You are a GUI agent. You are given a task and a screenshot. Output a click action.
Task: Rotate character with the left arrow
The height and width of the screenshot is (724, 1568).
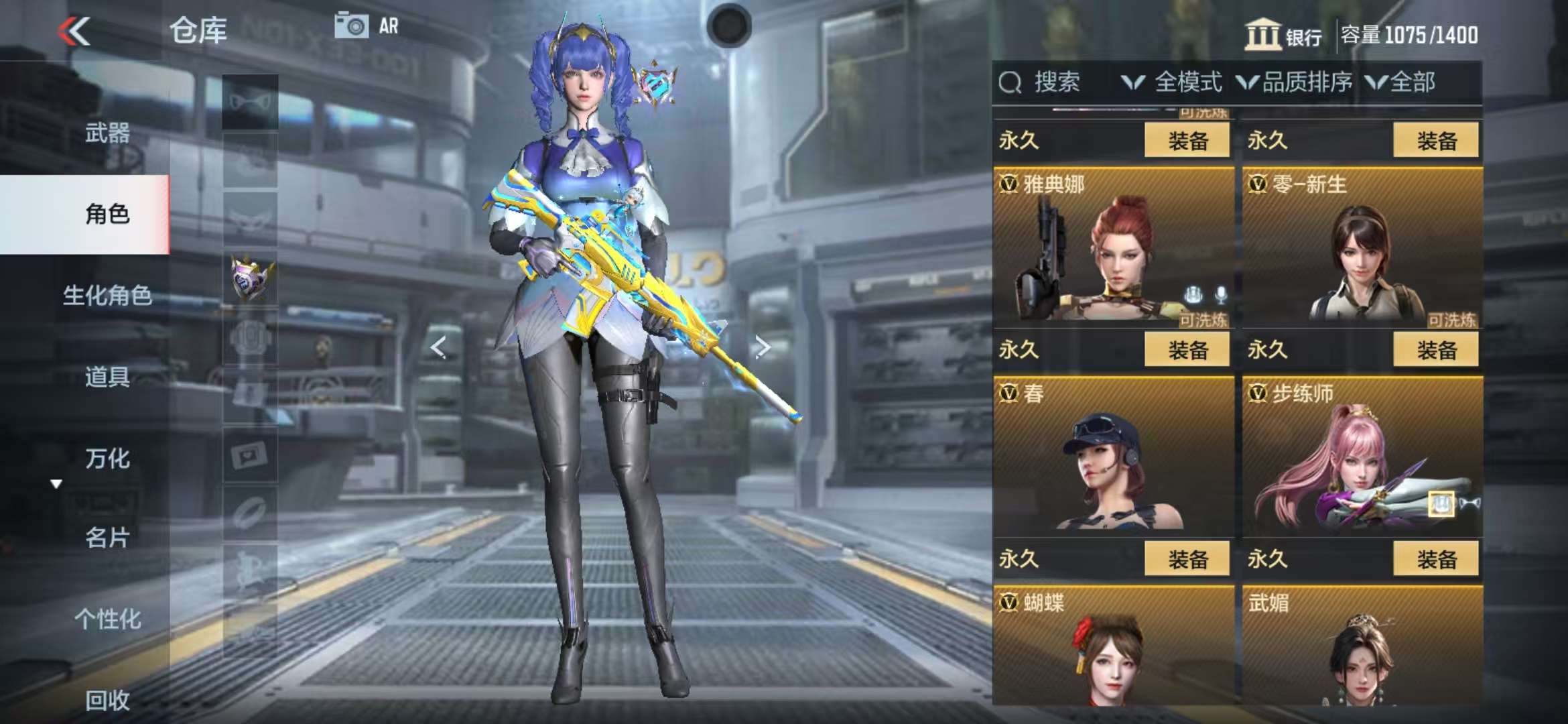(x=438, y=347)
